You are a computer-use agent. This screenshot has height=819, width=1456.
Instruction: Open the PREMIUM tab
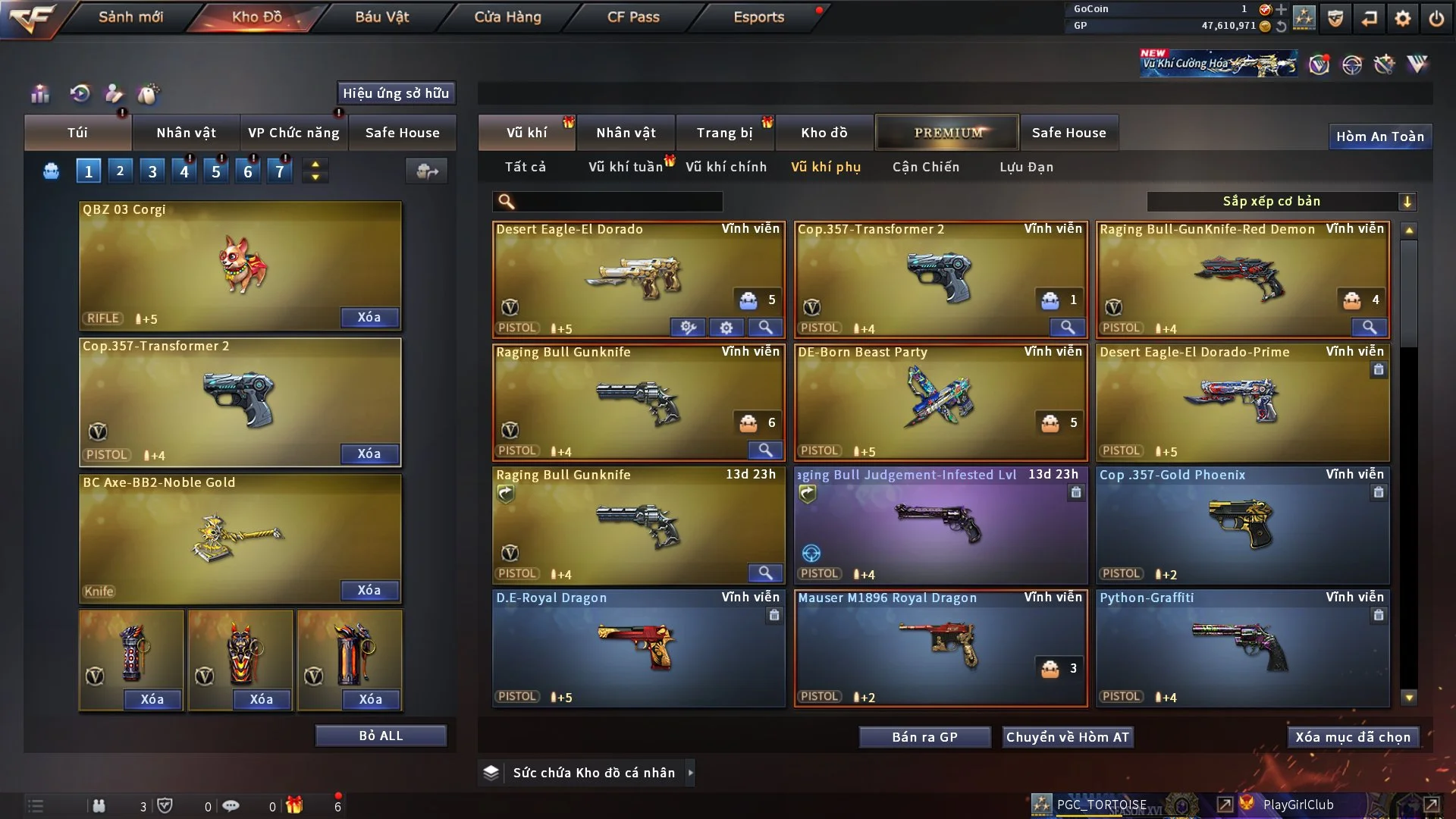pyautogui.click(x=947, y=133)
